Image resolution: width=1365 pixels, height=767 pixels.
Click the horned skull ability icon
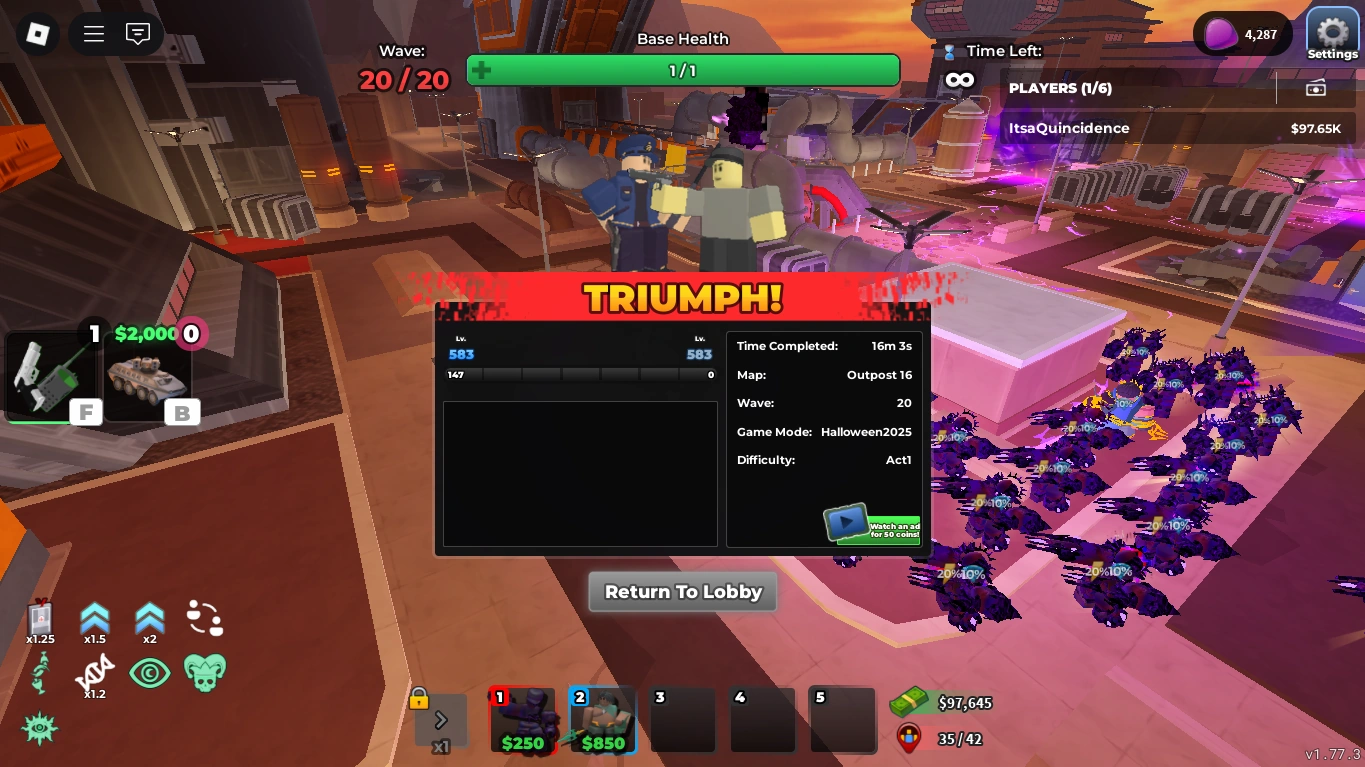[205, 673]
